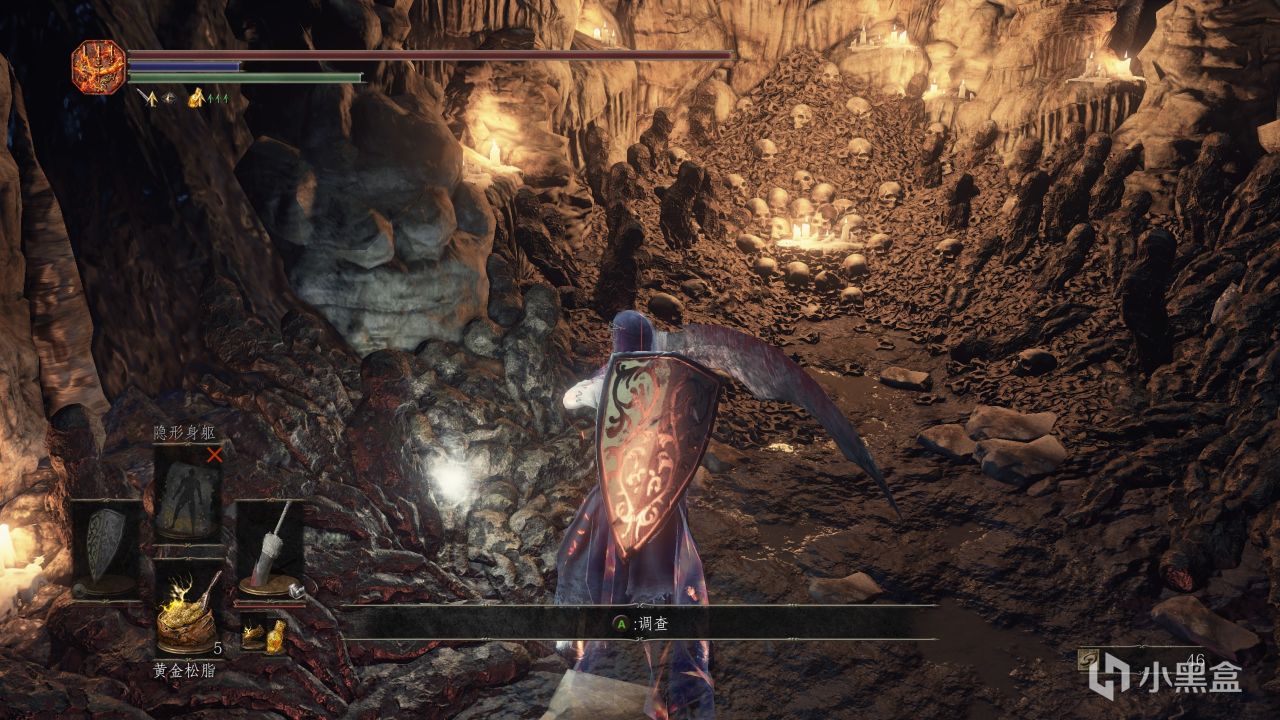This screenshot has width=1280, height=720.
Task: Click the 小黑盒 watermark logo
Action: click(x=1166, y=675)
